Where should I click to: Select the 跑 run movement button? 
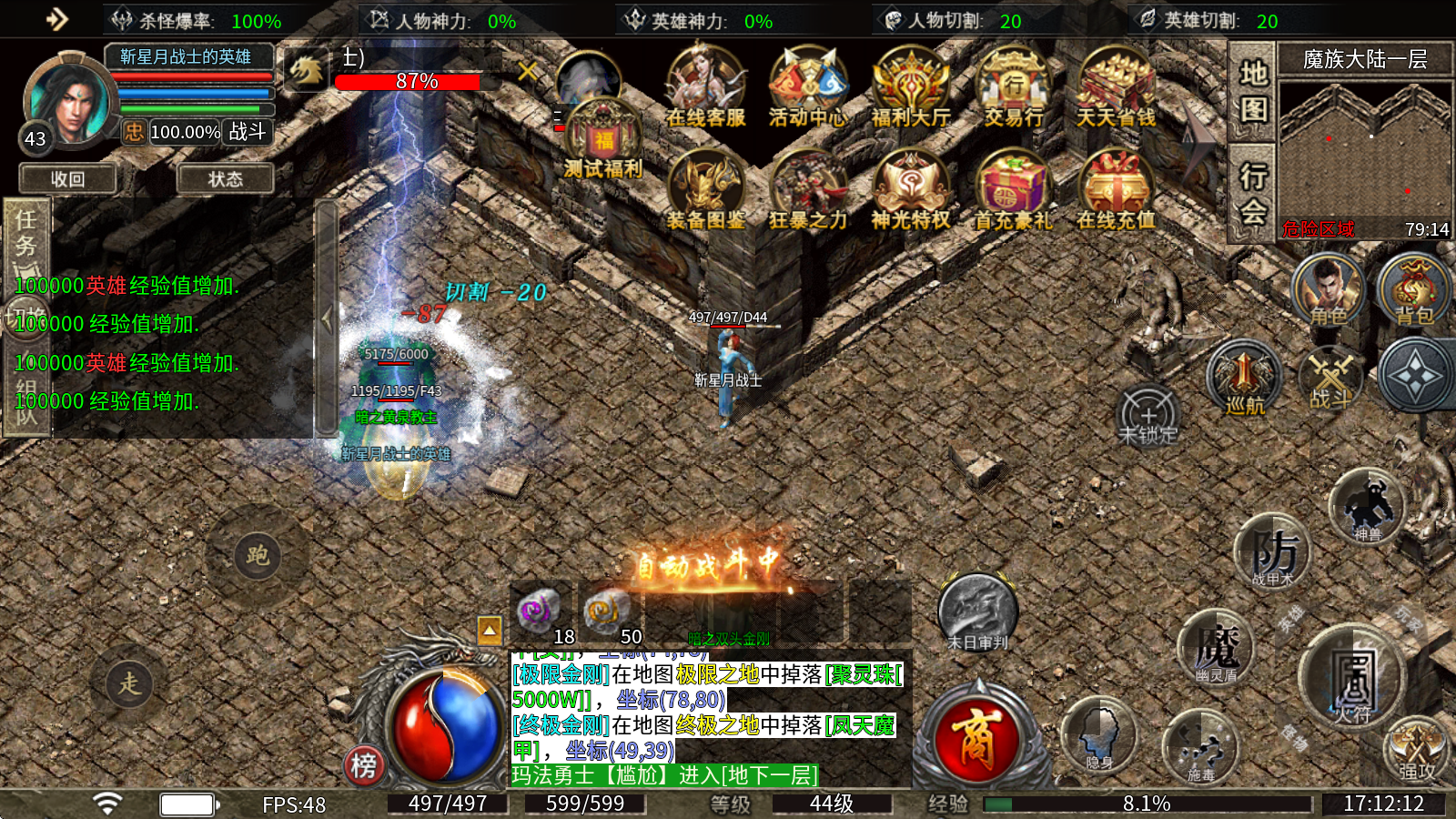(x=258, y=555)
